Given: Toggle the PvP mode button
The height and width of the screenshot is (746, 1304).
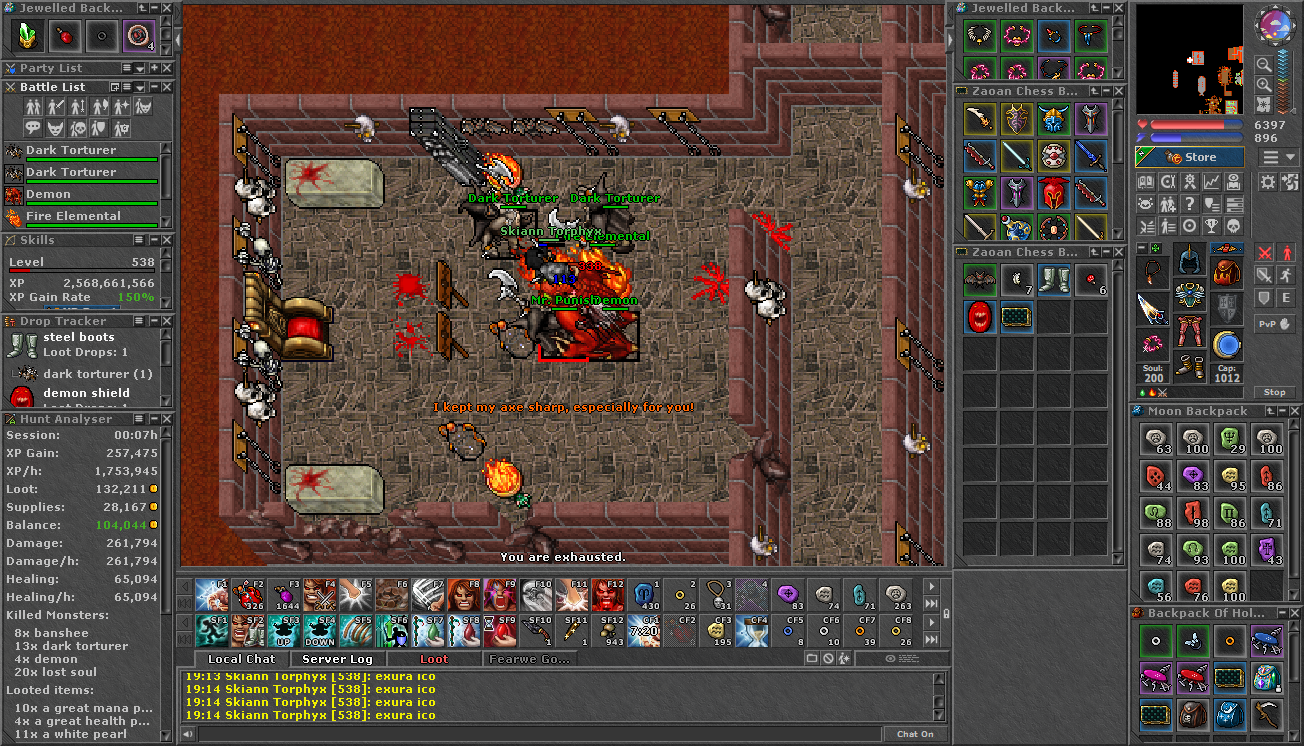Looking at the screenshot, I should pos(1275,324).
